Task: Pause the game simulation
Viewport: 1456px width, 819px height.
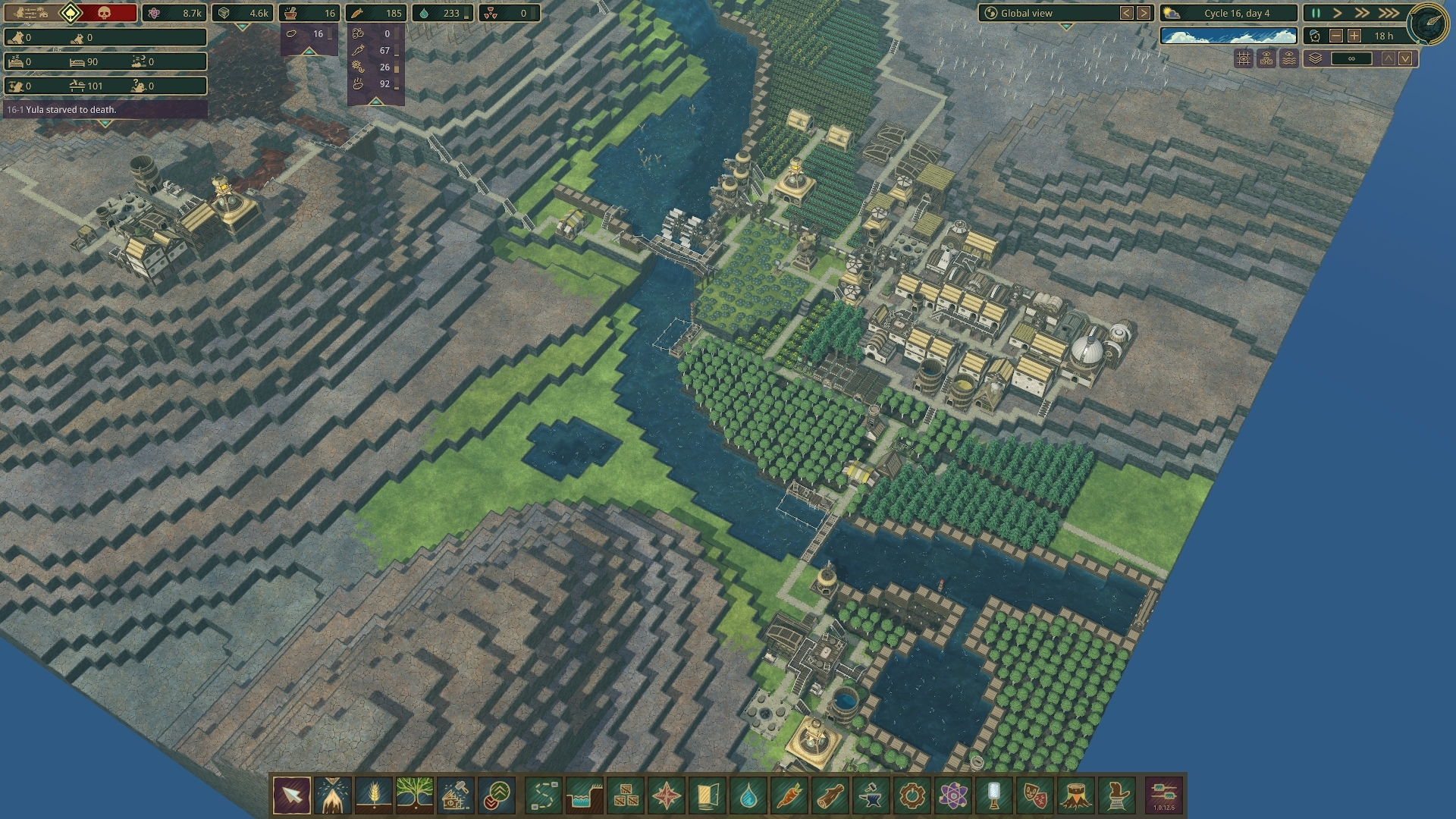Action: click(x=1317, y=13)
